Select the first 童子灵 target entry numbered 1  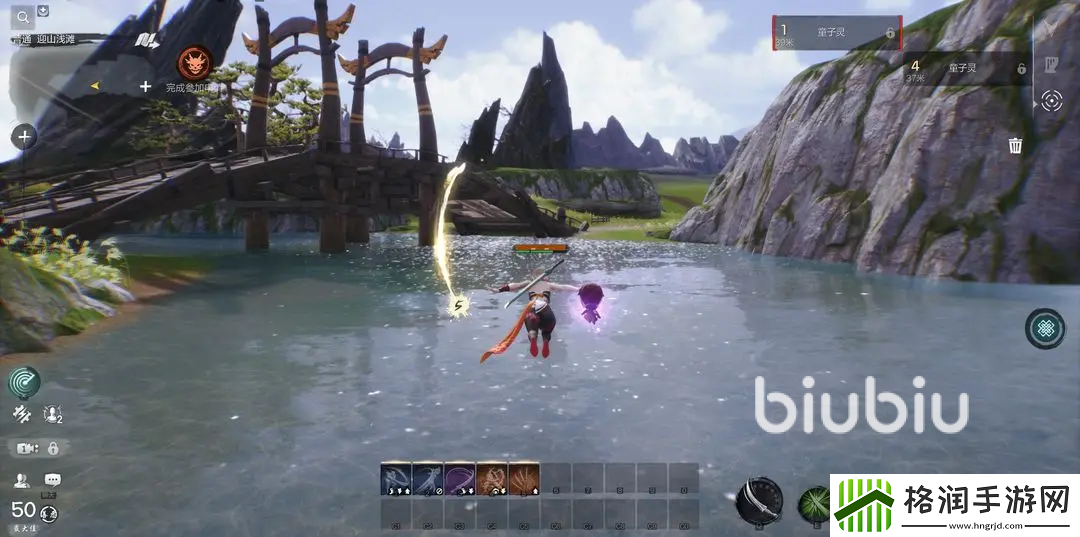(837, 32)
